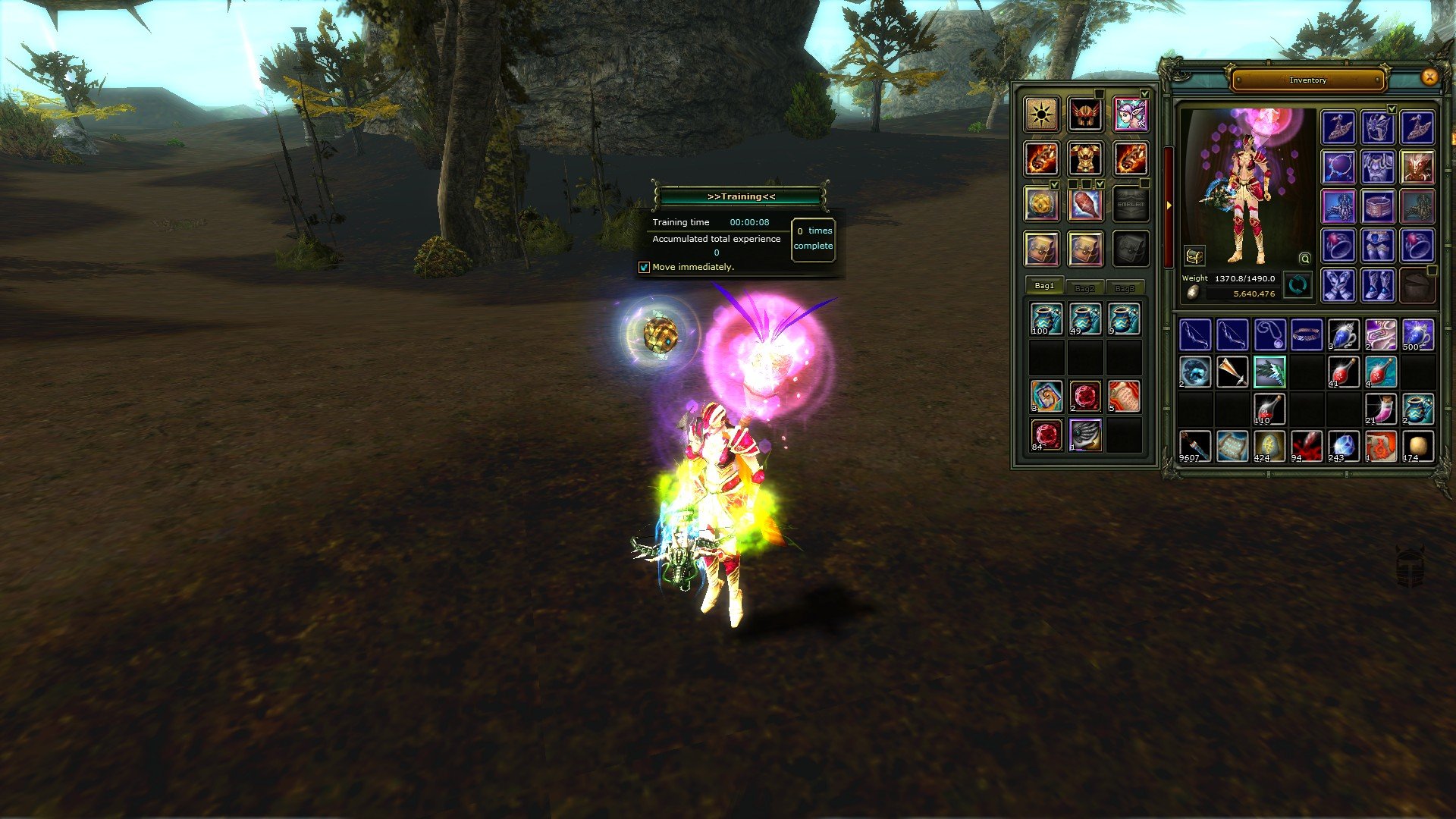Select the black sun emblem slot
1456x819 pixels.
tap(1041, 115)
